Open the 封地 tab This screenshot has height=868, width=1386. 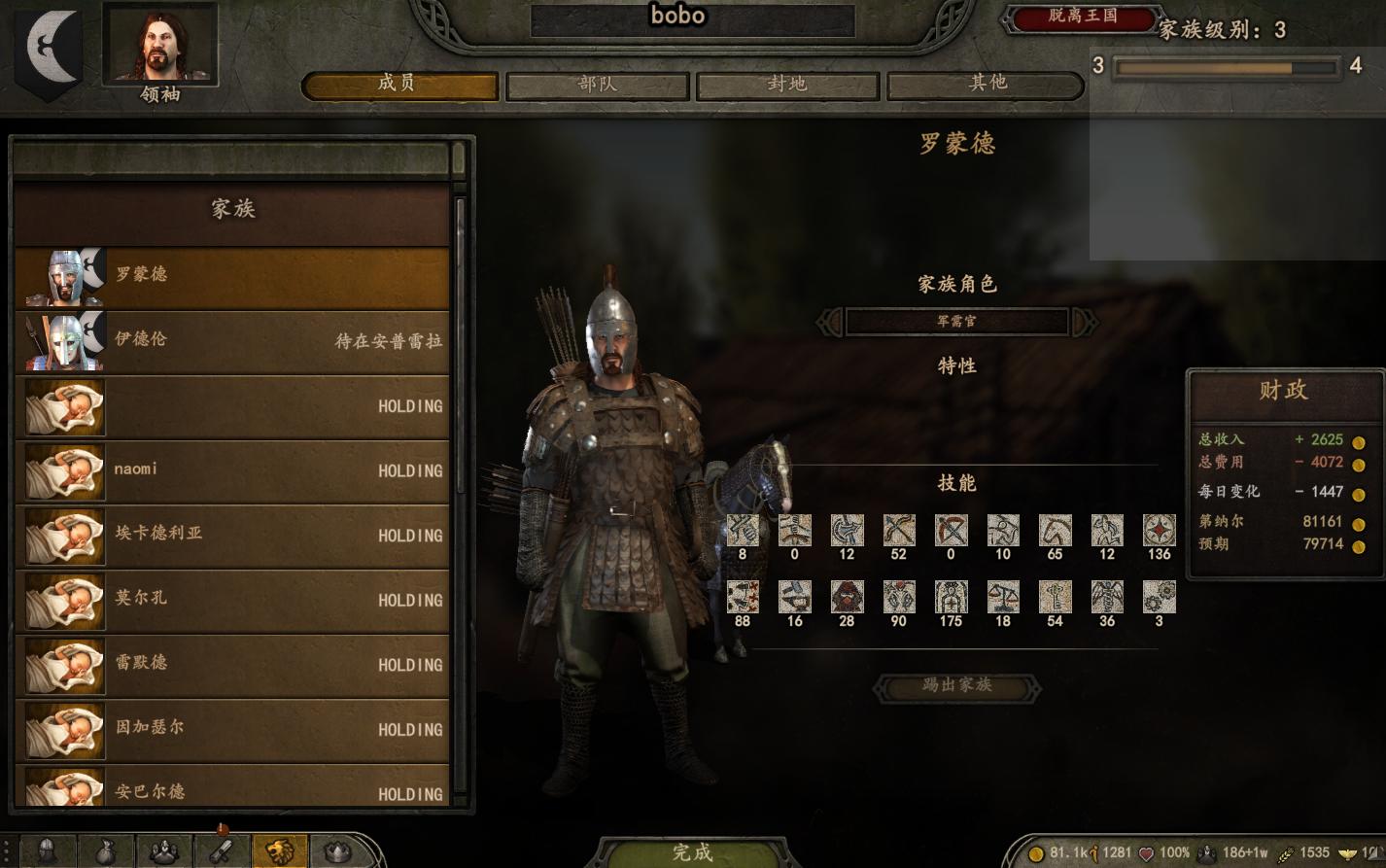coord(787,85)
